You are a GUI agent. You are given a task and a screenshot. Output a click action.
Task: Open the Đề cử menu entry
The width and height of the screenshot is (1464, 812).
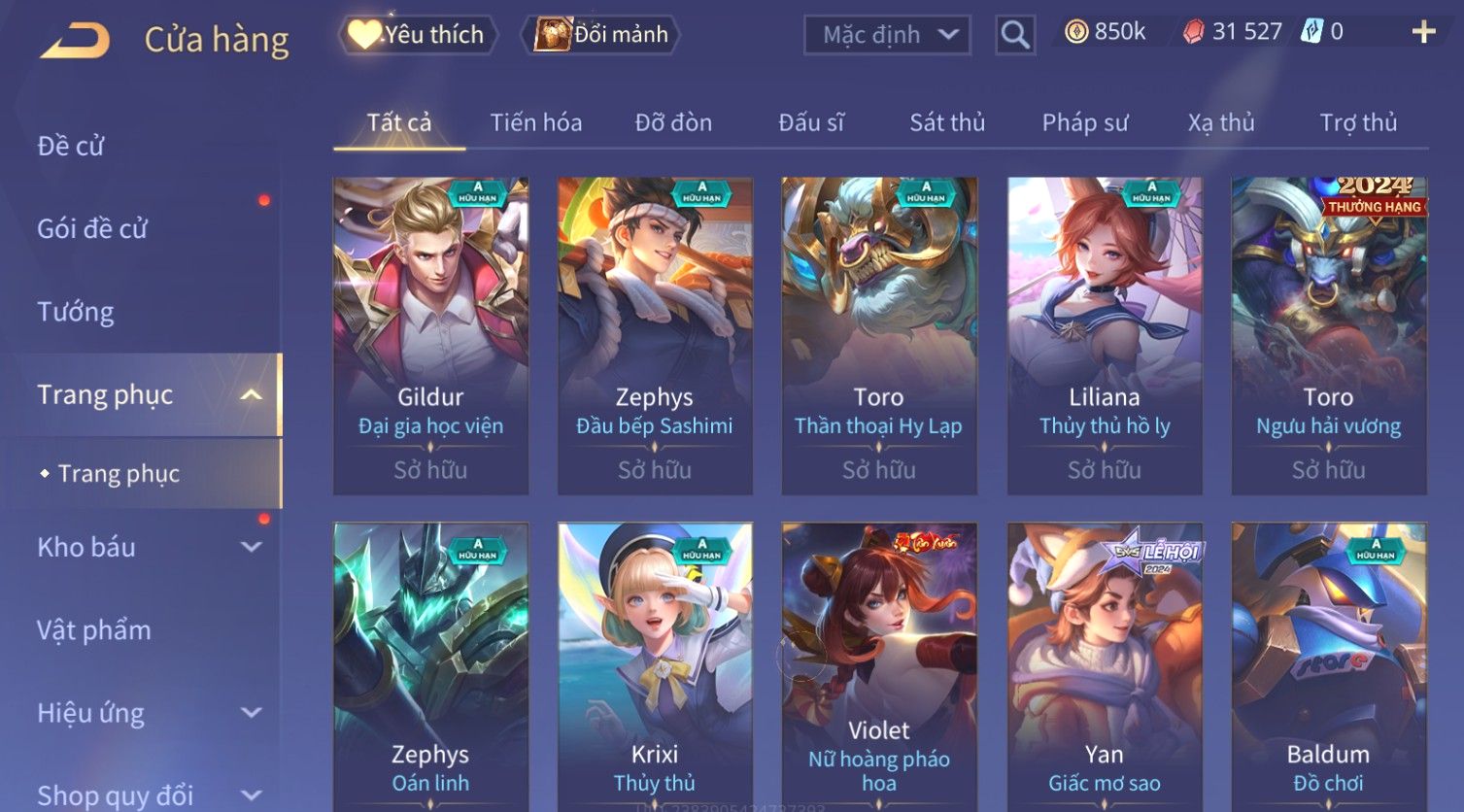pos(71,146)
